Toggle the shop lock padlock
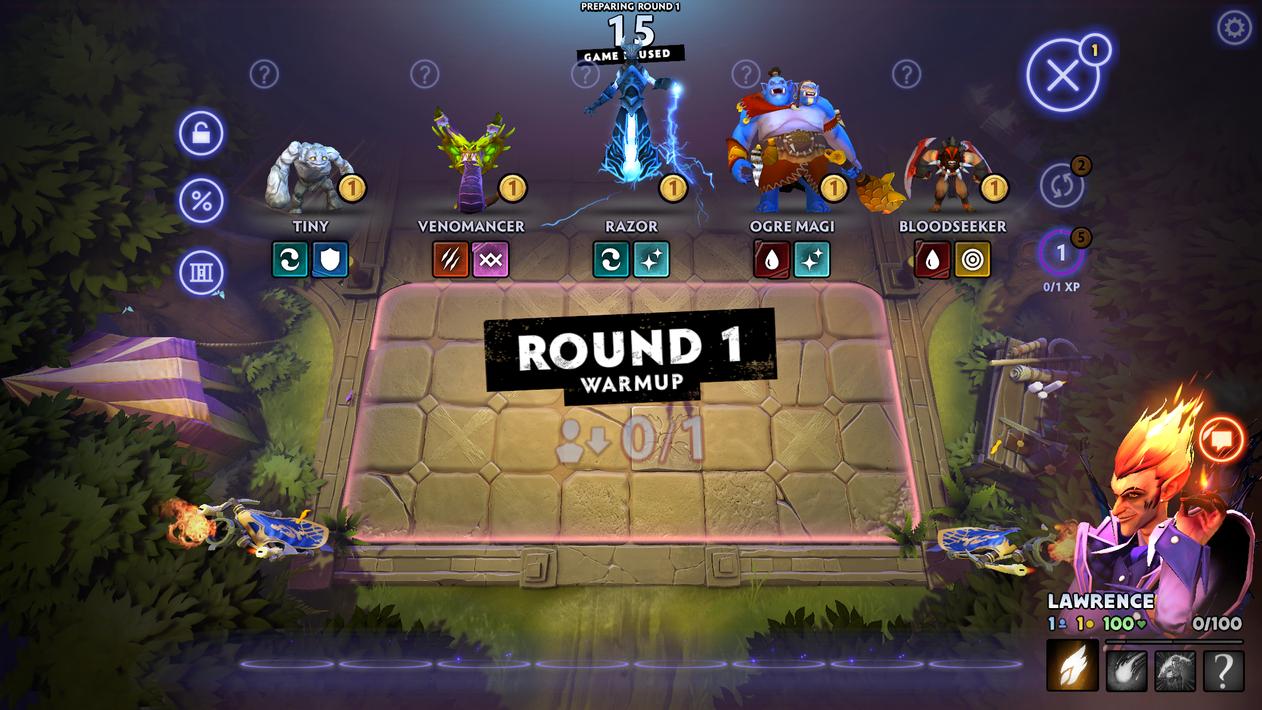This screenshot has width=1262, height=710. coord(201,134)
